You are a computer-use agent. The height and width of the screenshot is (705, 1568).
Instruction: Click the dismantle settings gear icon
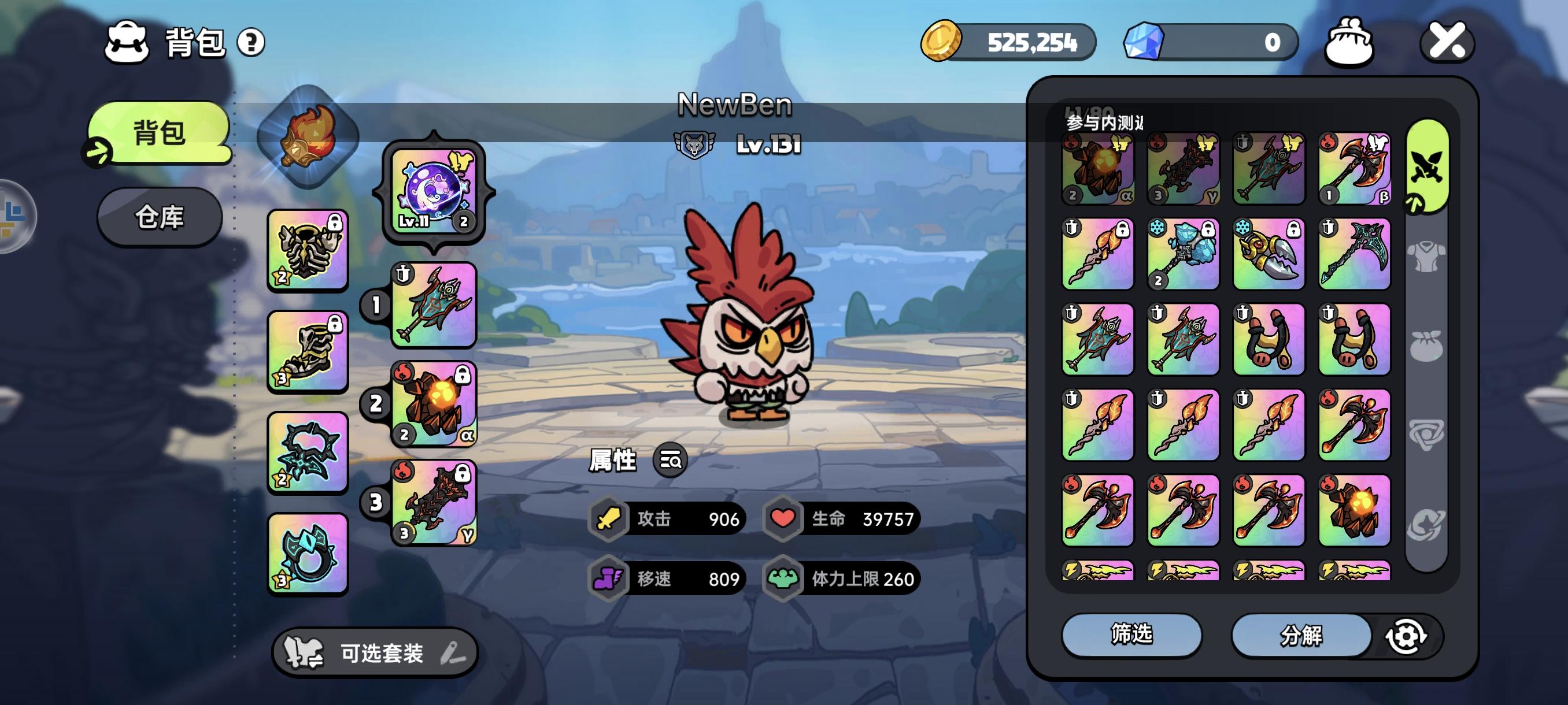pyautogui.click(x=1406, y=636)
